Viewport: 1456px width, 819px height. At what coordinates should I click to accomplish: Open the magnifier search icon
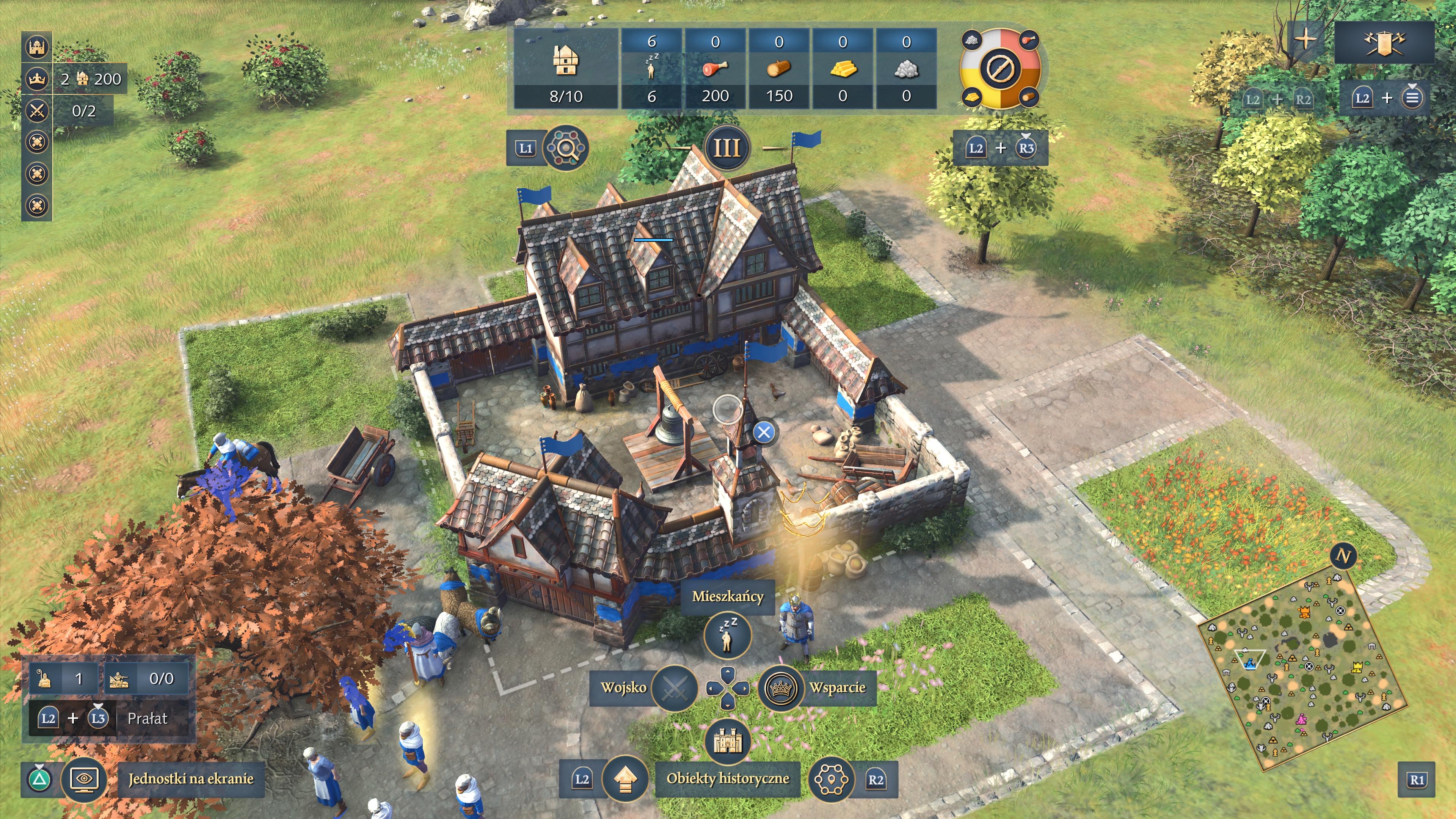pos(565,148)
